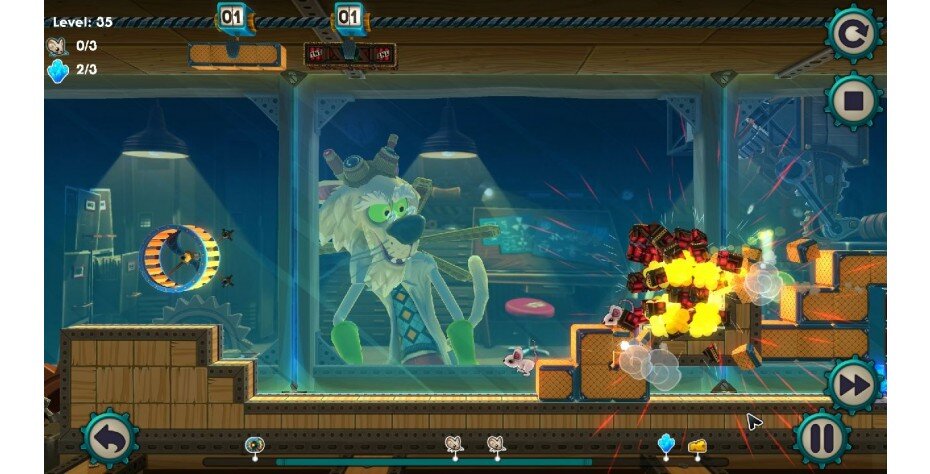Click the cheese marker on the timeline
Screen dimensions: 930x474
pos(696,443)
